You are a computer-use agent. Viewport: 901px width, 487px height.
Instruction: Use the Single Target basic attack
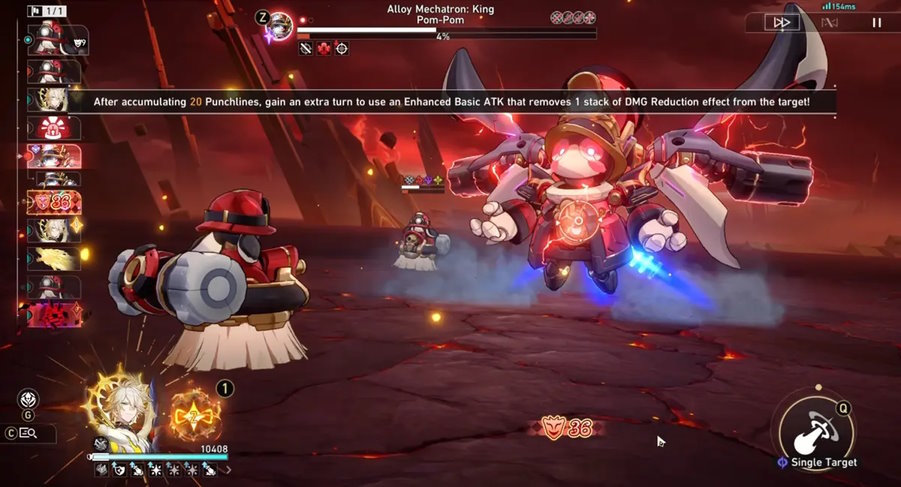point(816,428)
